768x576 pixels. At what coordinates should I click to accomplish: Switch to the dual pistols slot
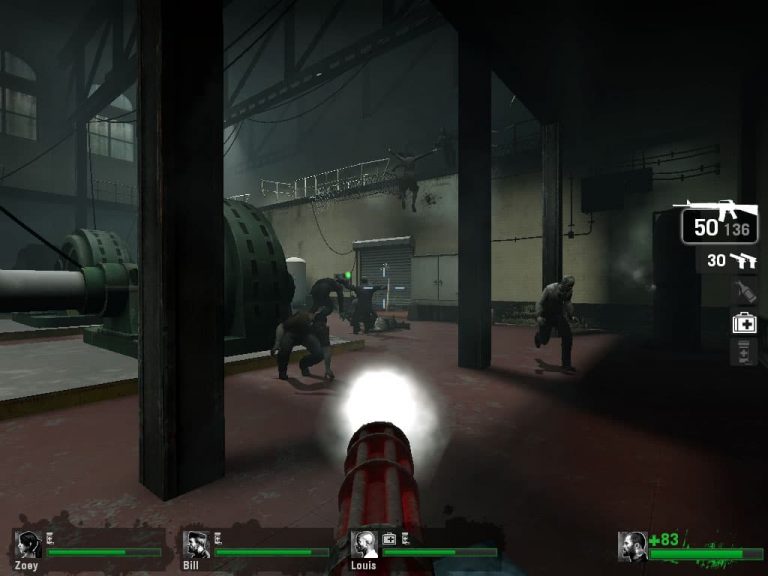point(731,261)
